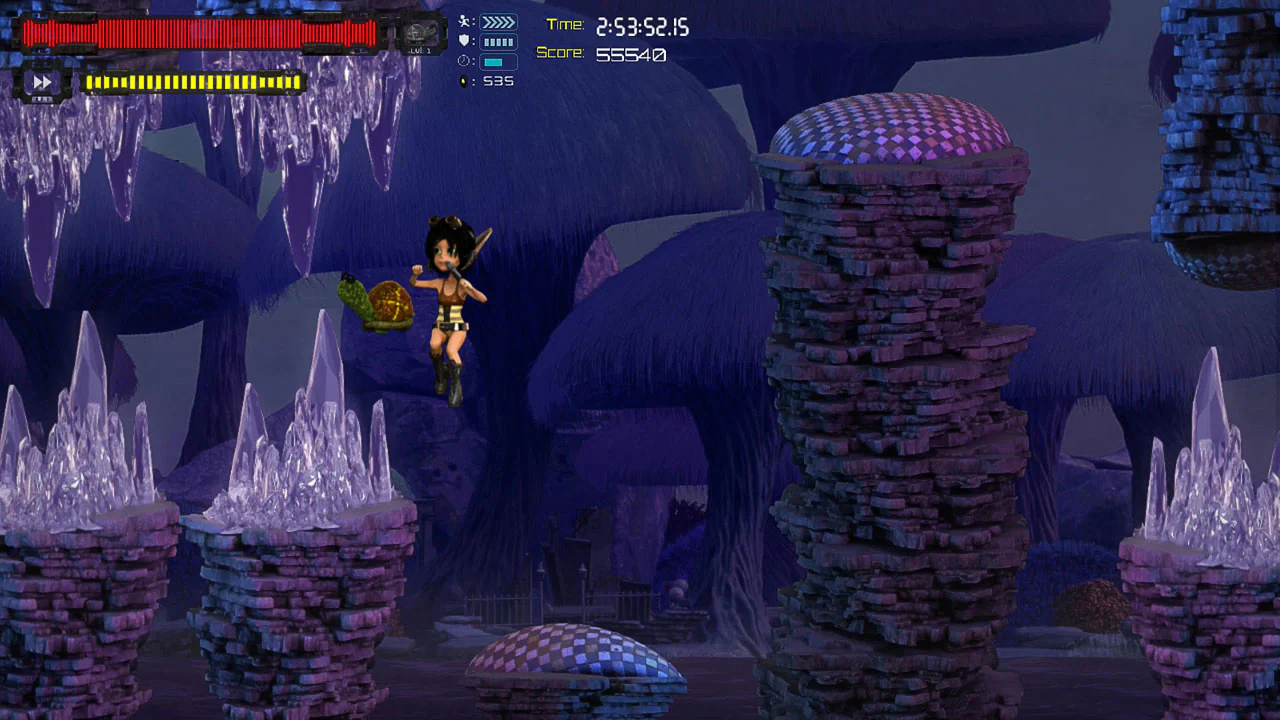The height and width of the screenshot is (720, 1280).
Task: Select the Time display label
Action: (x=565, y=26)
